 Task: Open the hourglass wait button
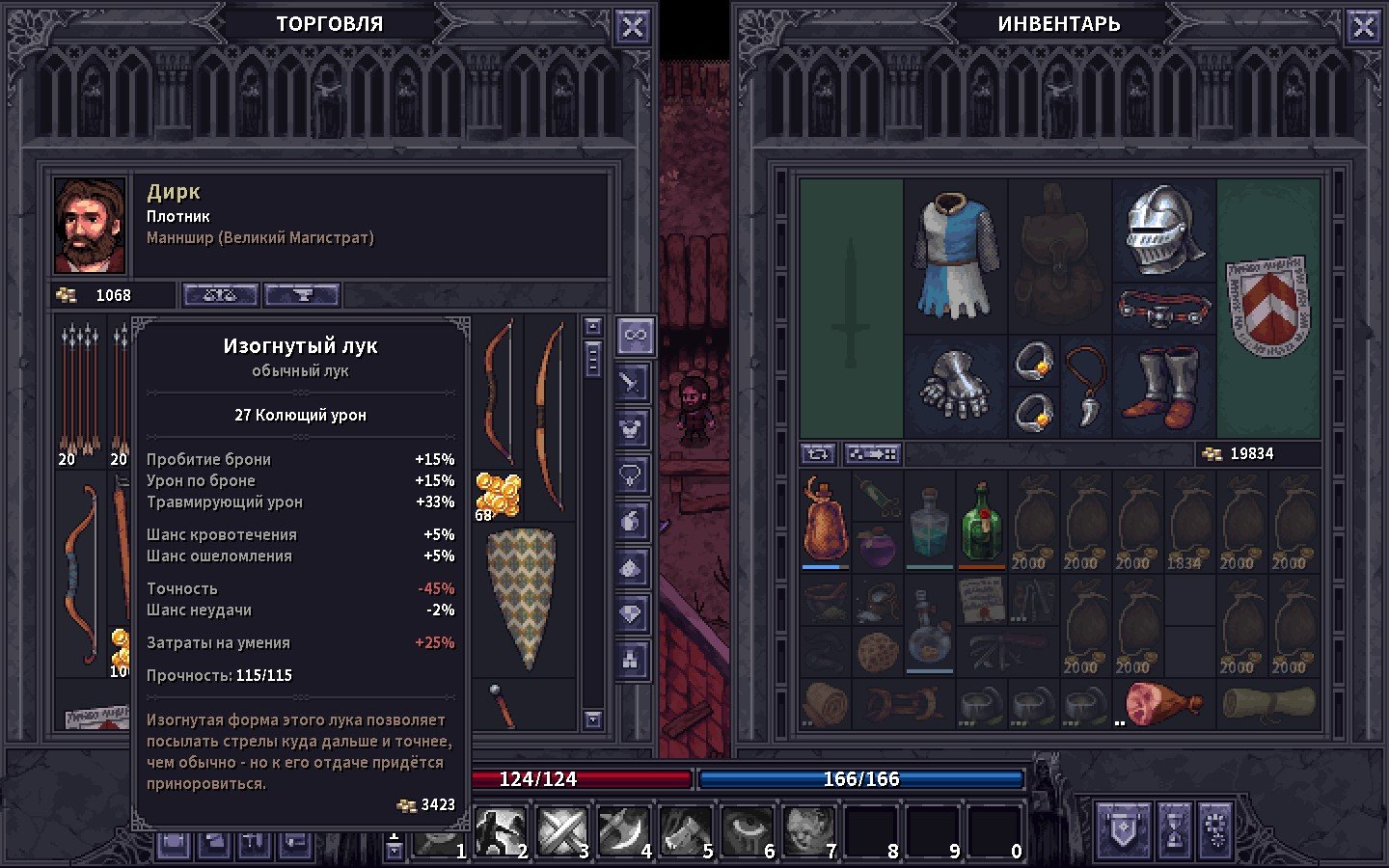[x=1175, y=829]
